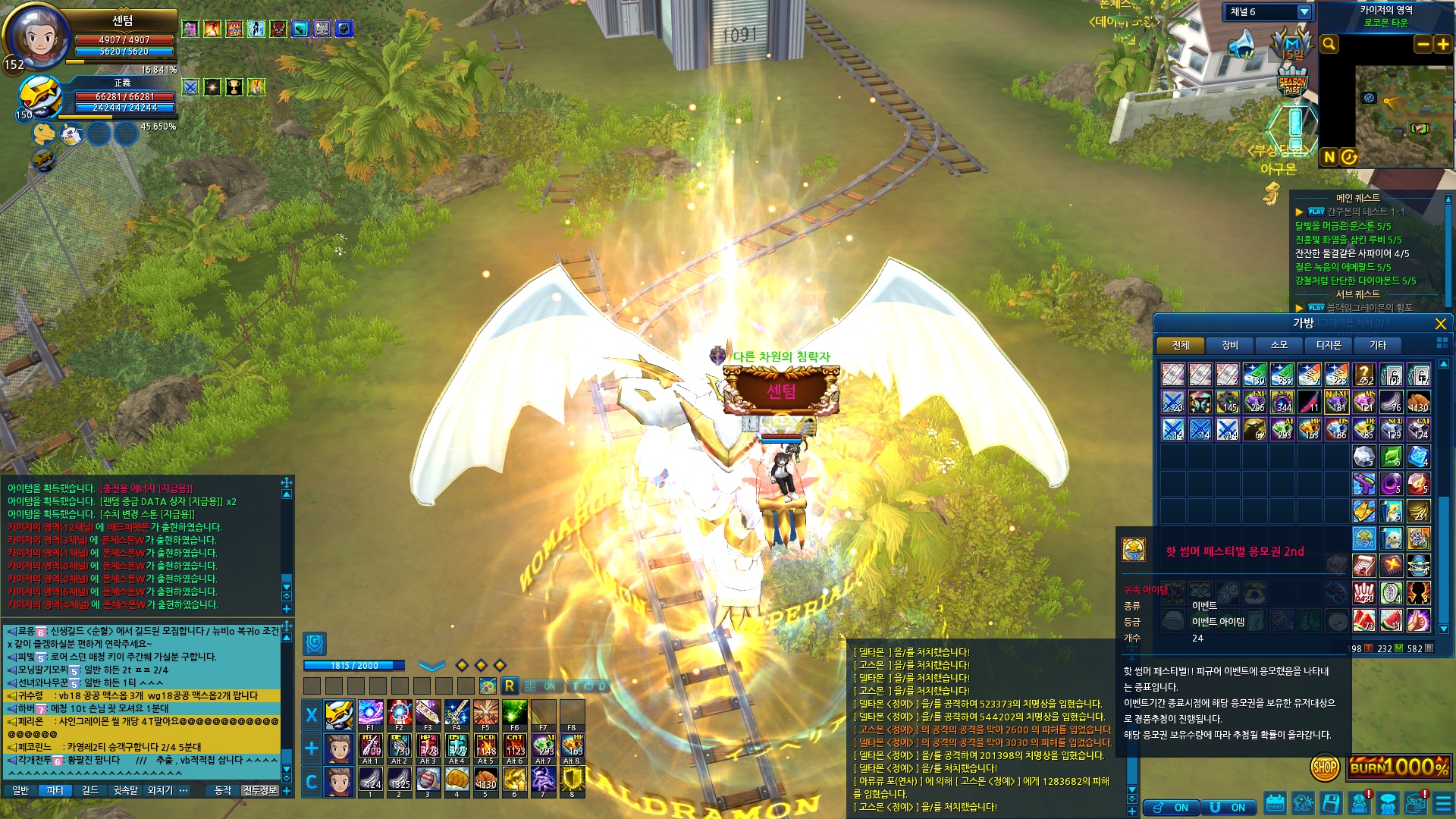Viewport: 1456px width, 819px height.
Task: Use the F1 digimon skill slot
Action: coord(370,714)
